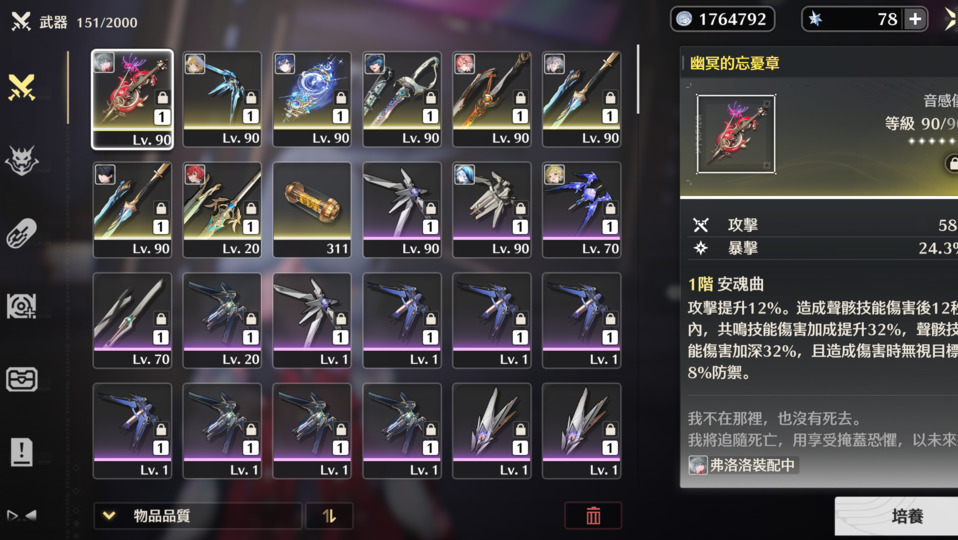958x540 pixels.
Task: Select the Lv. 70 twin silver blades
Action: 132,320
